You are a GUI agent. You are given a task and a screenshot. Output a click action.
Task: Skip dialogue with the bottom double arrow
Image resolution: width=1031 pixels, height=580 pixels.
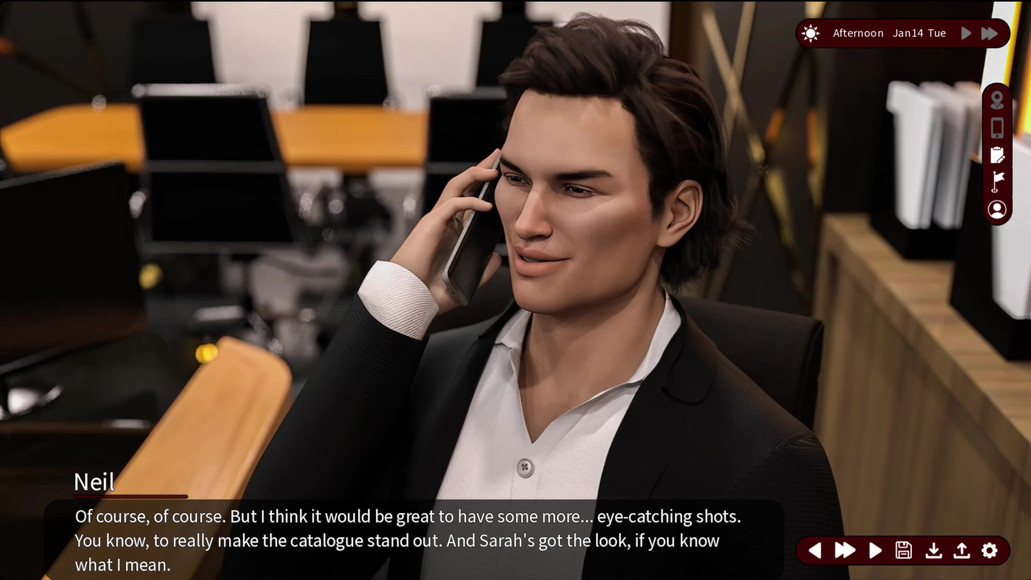pos(845,550)
